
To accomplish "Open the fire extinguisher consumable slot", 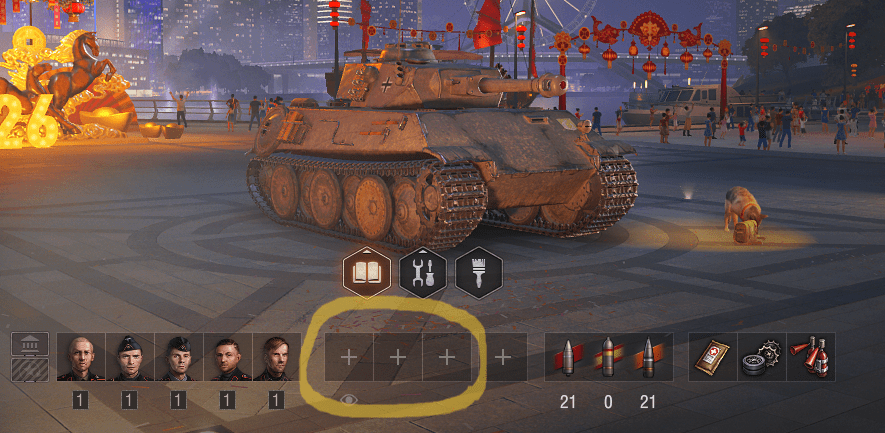I will (810, 357).
